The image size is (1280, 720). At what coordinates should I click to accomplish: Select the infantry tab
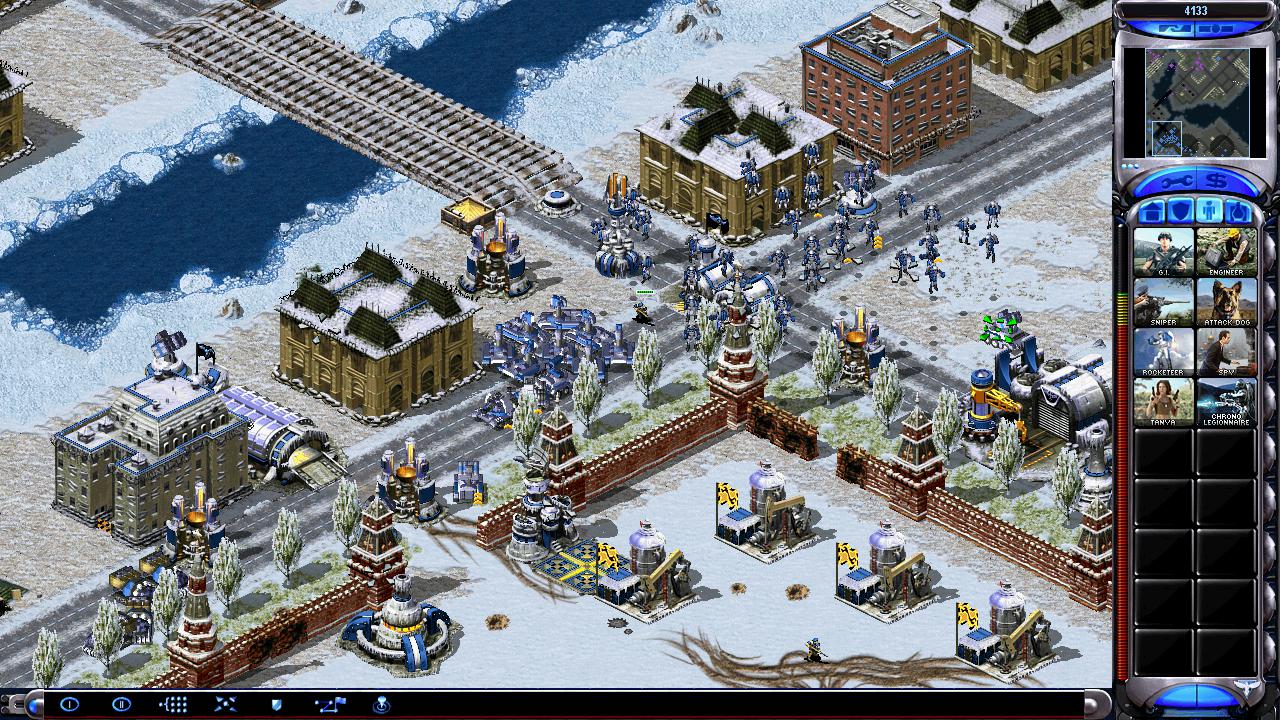[x=1208, y=212]
